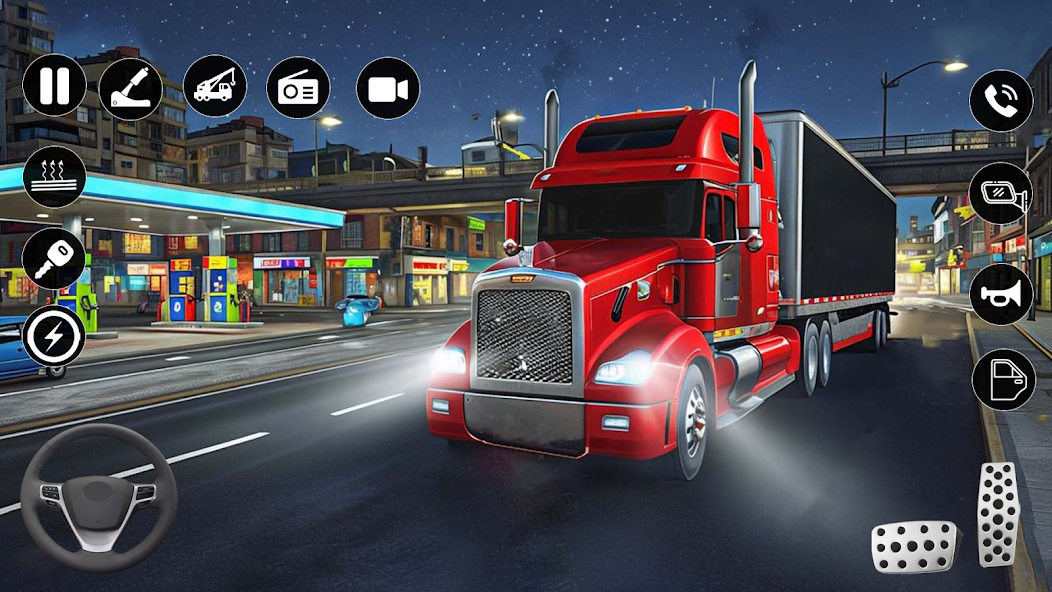Tap the lightning bolt power button
Screen dimensions: 1052x592
54,337
